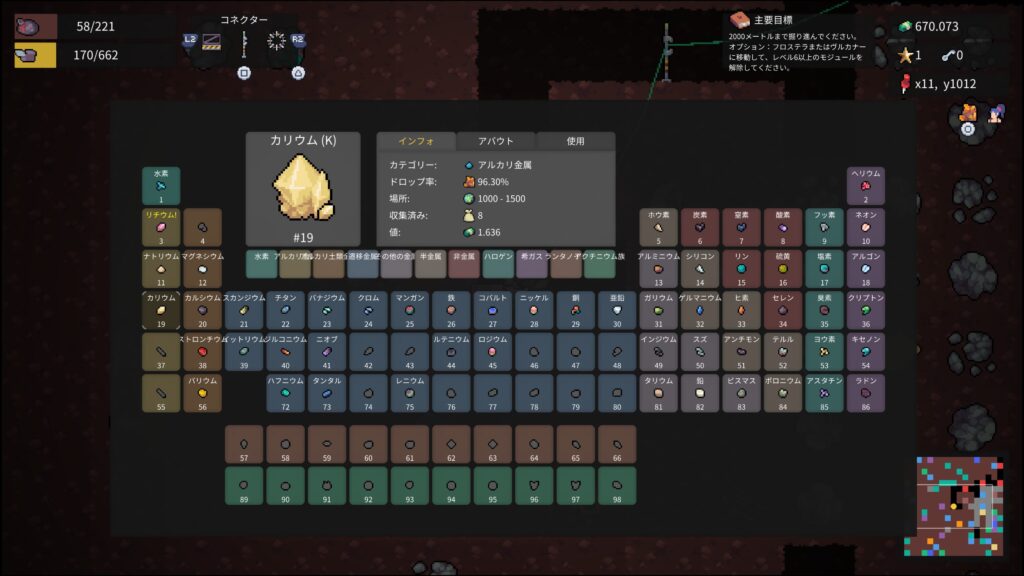The width and height of the screenshot is (1024, 576).
Task: Filter by the ハロゲン category
Action: [x=498, y=264]
